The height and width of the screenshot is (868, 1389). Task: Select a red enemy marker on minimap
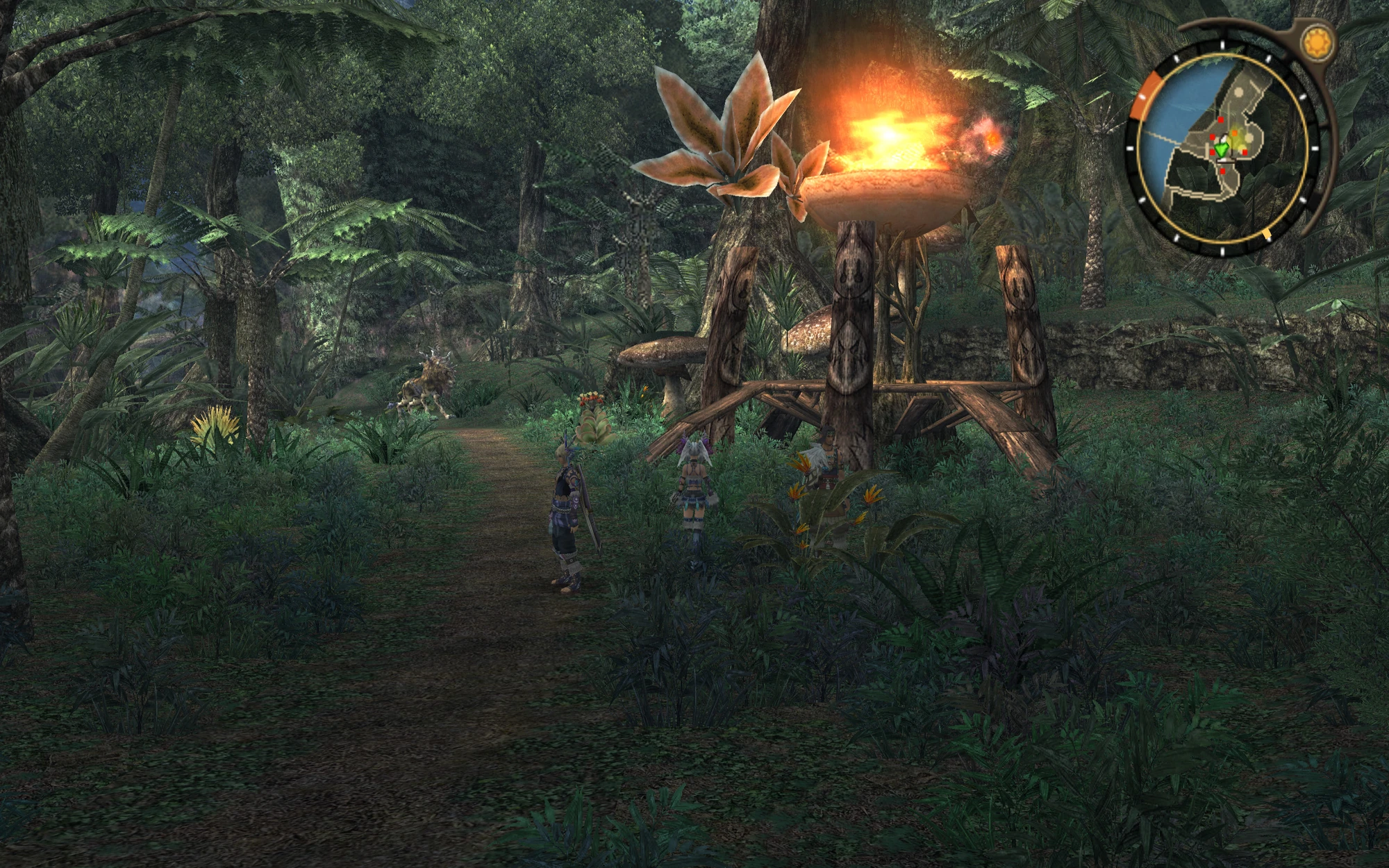[1220, 120]
